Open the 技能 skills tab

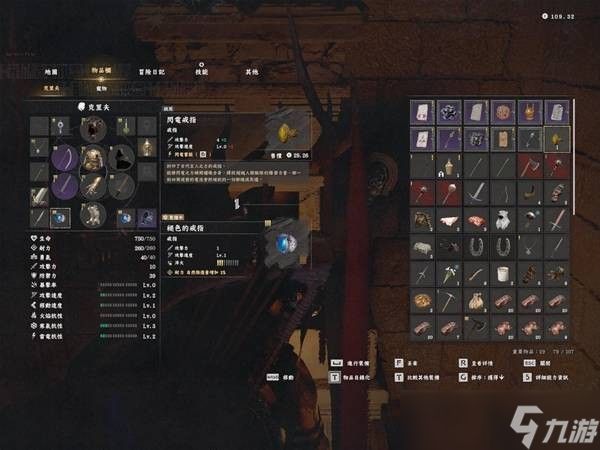coord(202,72)
